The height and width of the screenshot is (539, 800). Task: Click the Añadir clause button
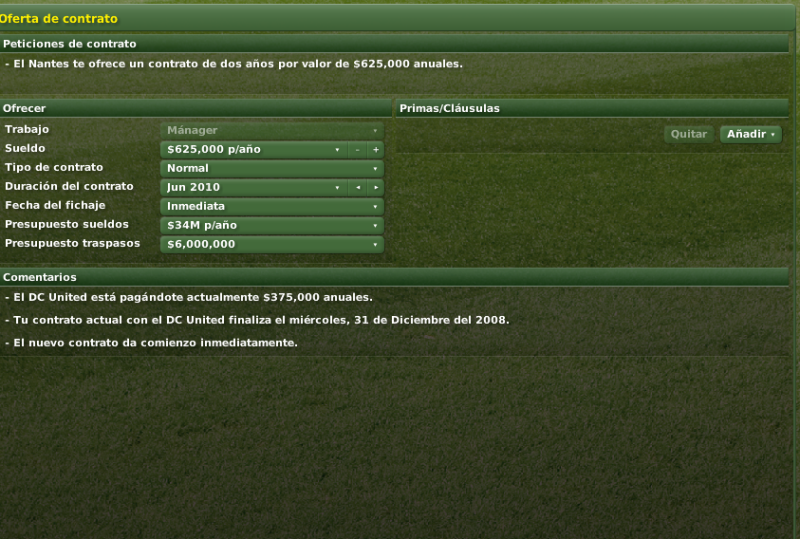click(750, 134)
